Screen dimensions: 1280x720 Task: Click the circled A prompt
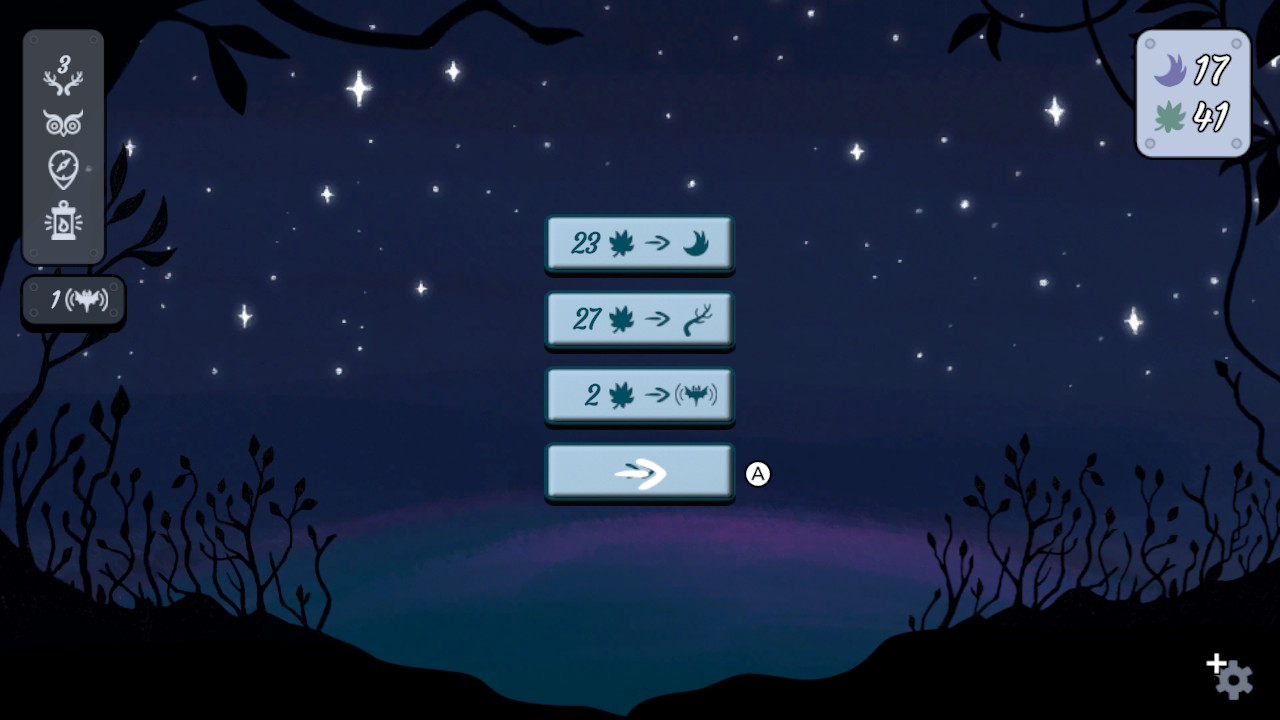point(760,475)
